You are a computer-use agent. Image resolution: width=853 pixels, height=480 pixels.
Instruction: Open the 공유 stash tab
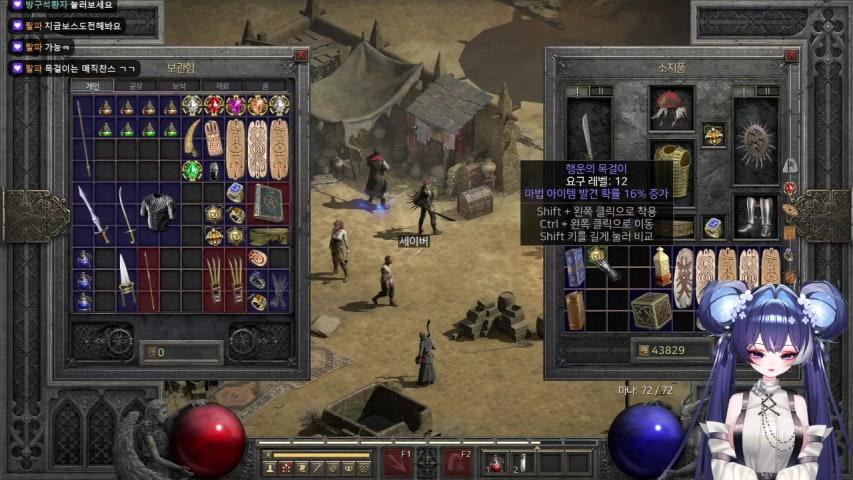coord(136,86)
